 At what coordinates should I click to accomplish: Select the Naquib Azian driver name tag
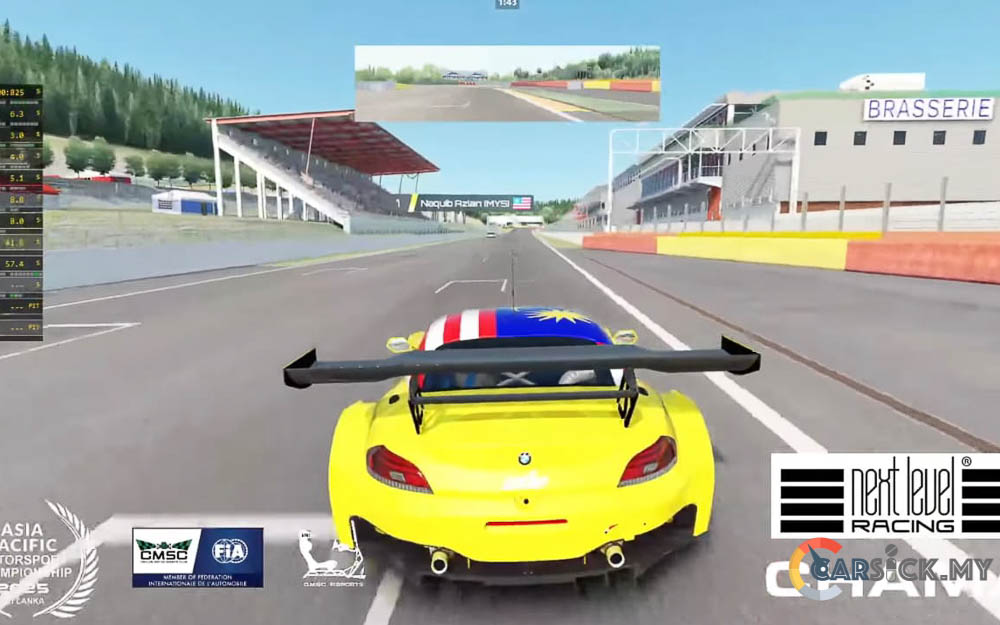[472, 203]
